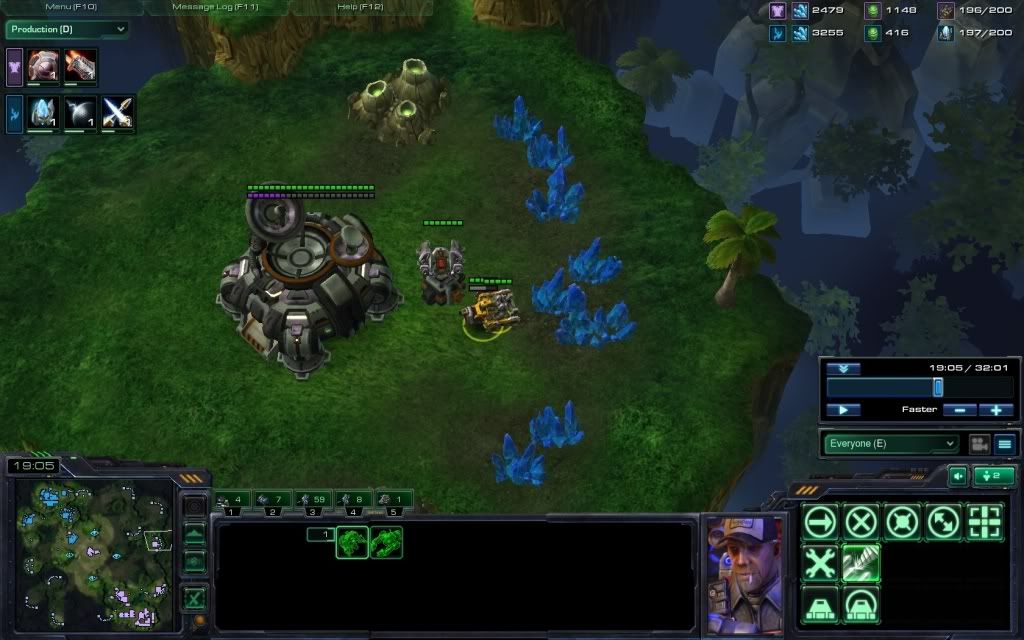Select the first SCV wireframe
The height and width of the screenshot is (640, 1024).
click(352, 542)
